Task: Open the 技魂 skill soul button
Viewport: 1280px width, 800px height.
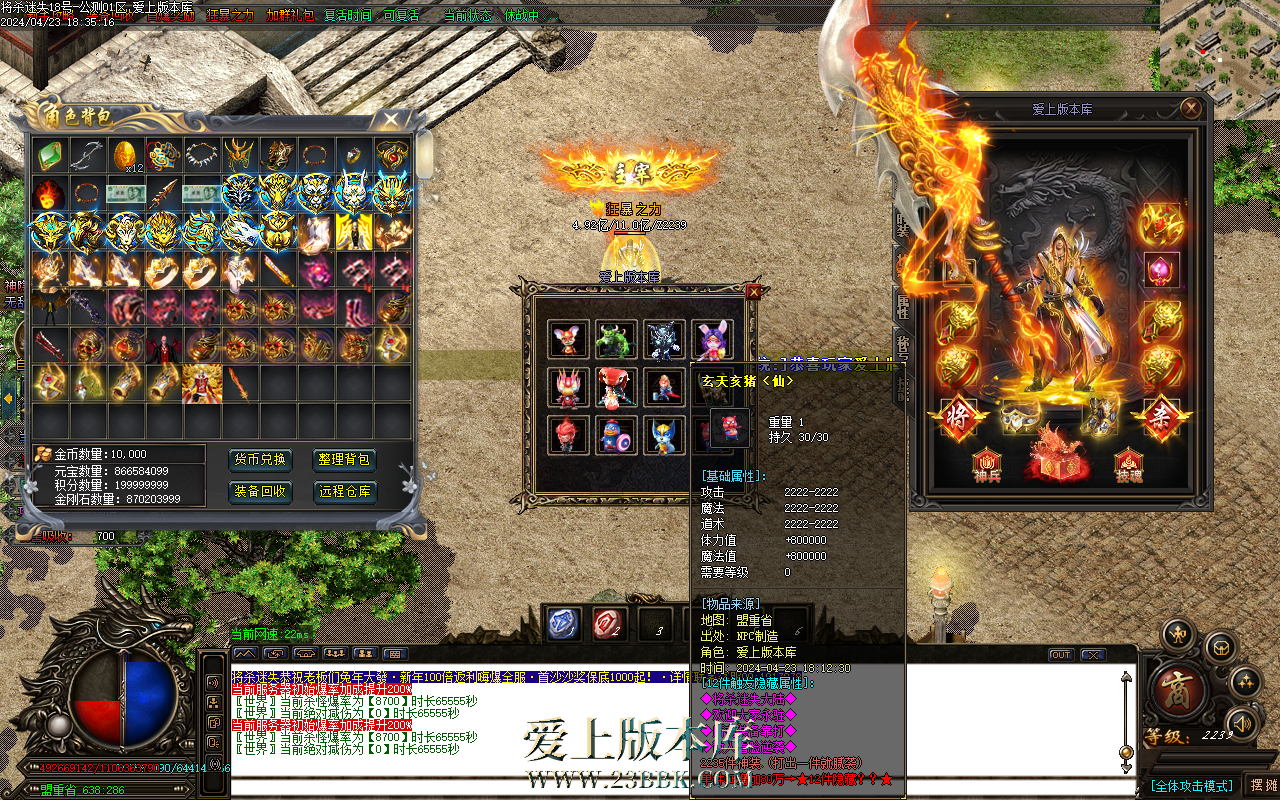Action: click(1129, 464)
